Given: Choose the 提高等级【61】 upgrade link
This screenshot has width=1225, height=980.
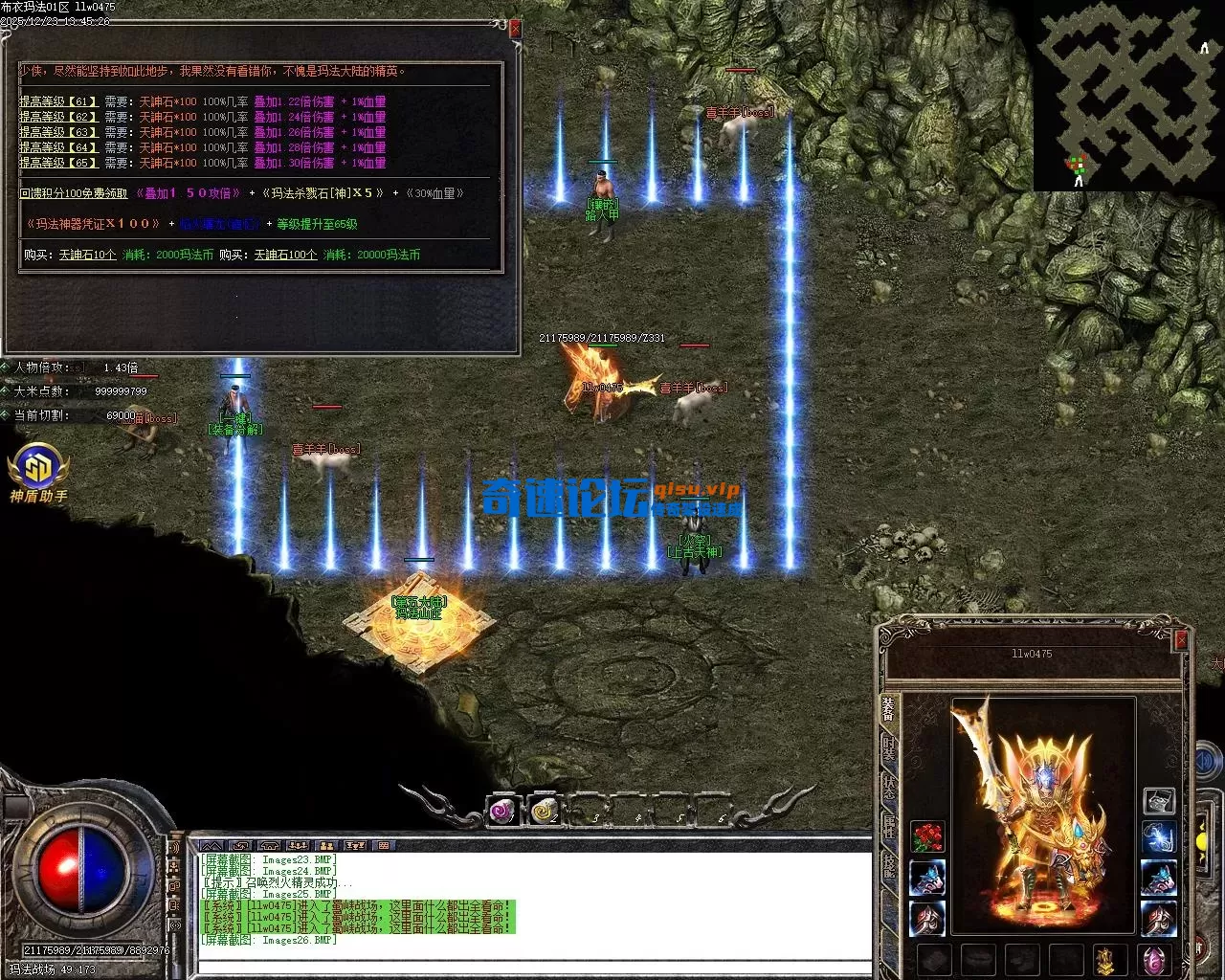Looking at the screenshot, I should (58, 101).
